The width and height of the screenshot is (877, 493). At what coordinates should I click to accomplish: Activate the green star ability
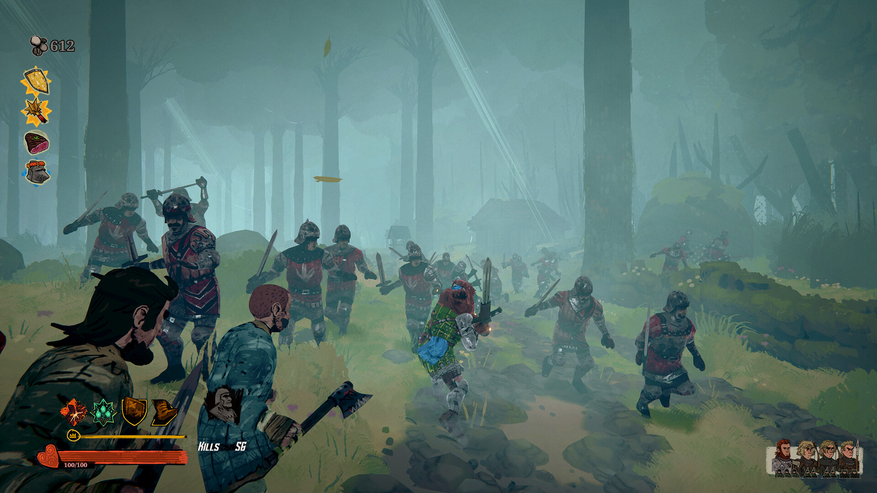(x=104, y=411)
